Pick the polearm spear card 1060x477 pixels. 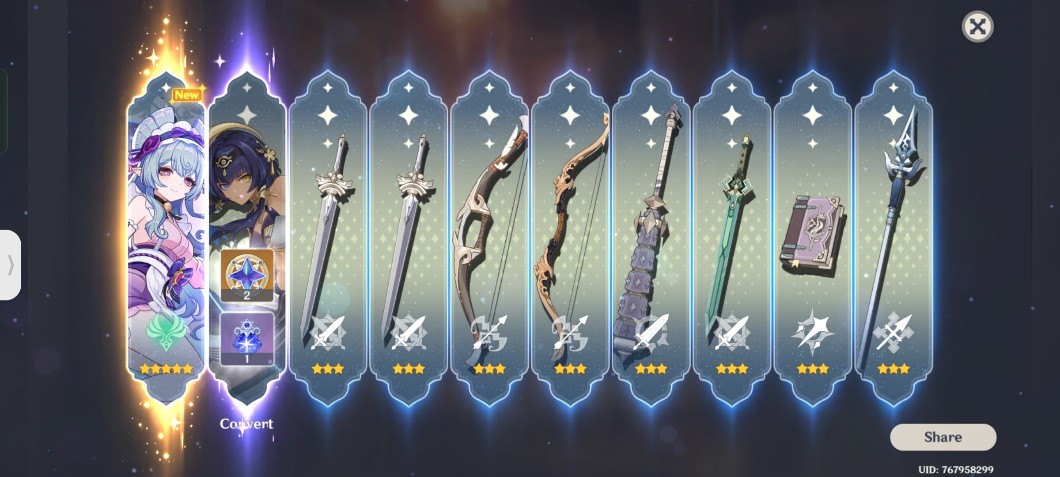point(893,235)
